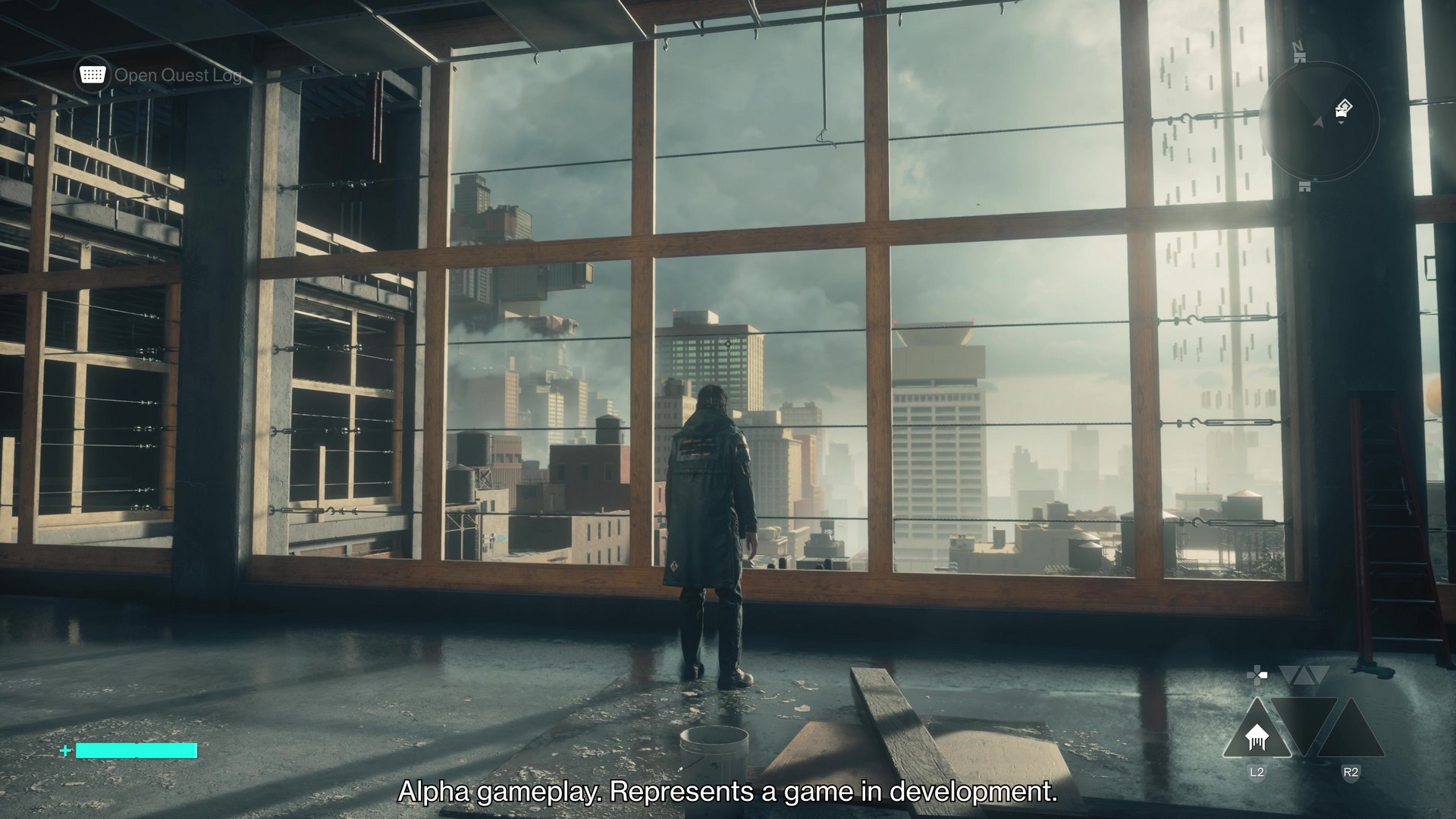The height and width of the screenshot is (819, 1456).
Task: Click the d-pad icon above the ability triangles
Action: click(x=1257, y=675)
